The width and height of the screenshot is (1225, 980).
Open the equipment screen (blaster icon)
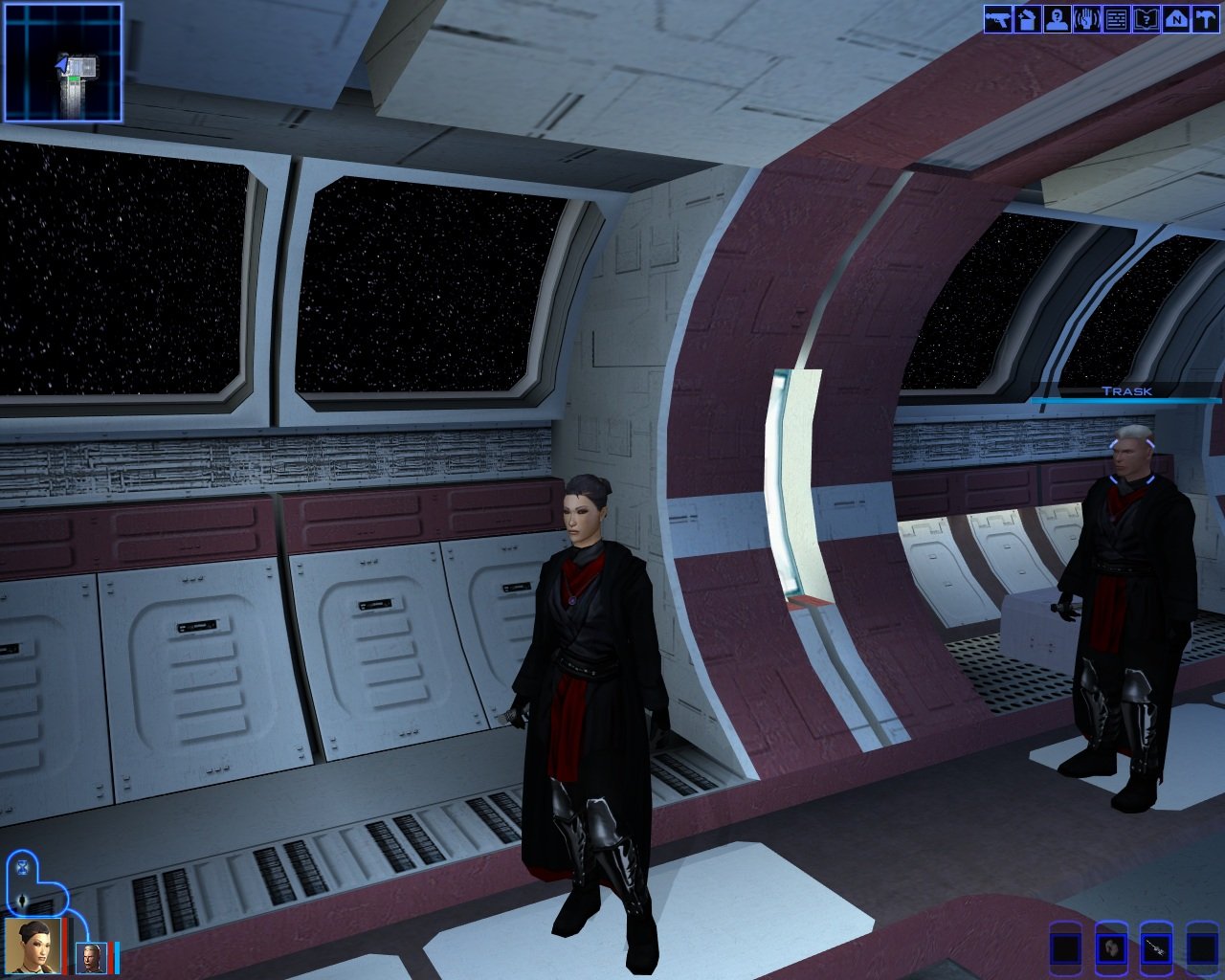pos(998,19)
